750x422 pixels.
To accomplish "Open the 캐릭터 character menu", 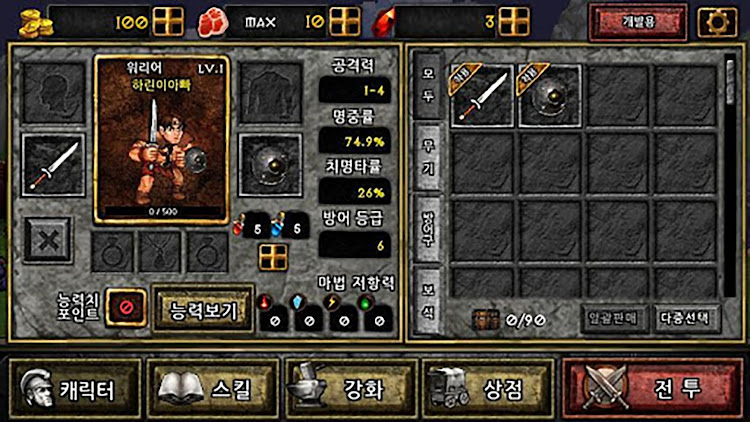I will tap(75, 388).
